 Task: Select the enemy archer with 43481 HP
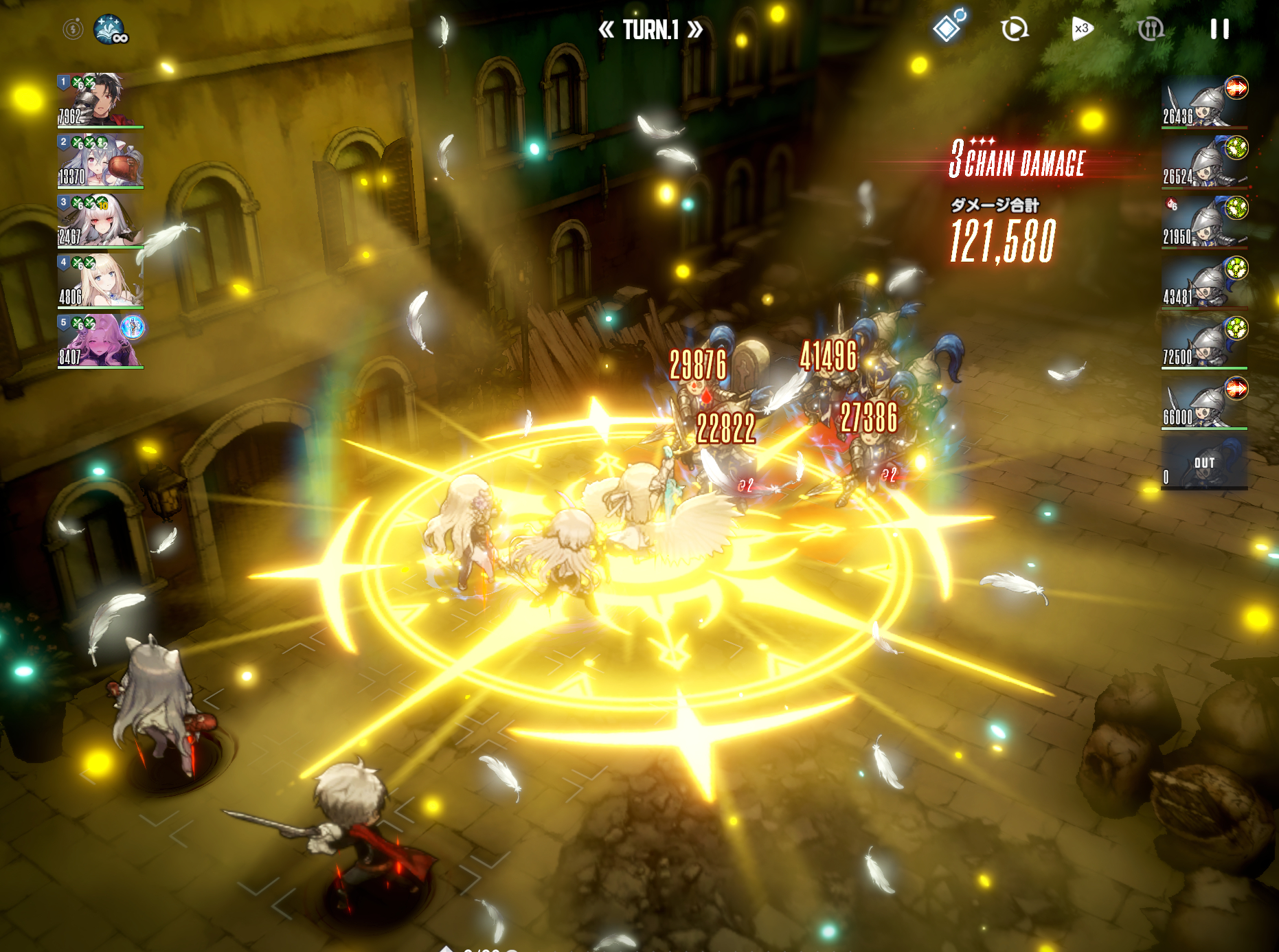point(1204,282)
